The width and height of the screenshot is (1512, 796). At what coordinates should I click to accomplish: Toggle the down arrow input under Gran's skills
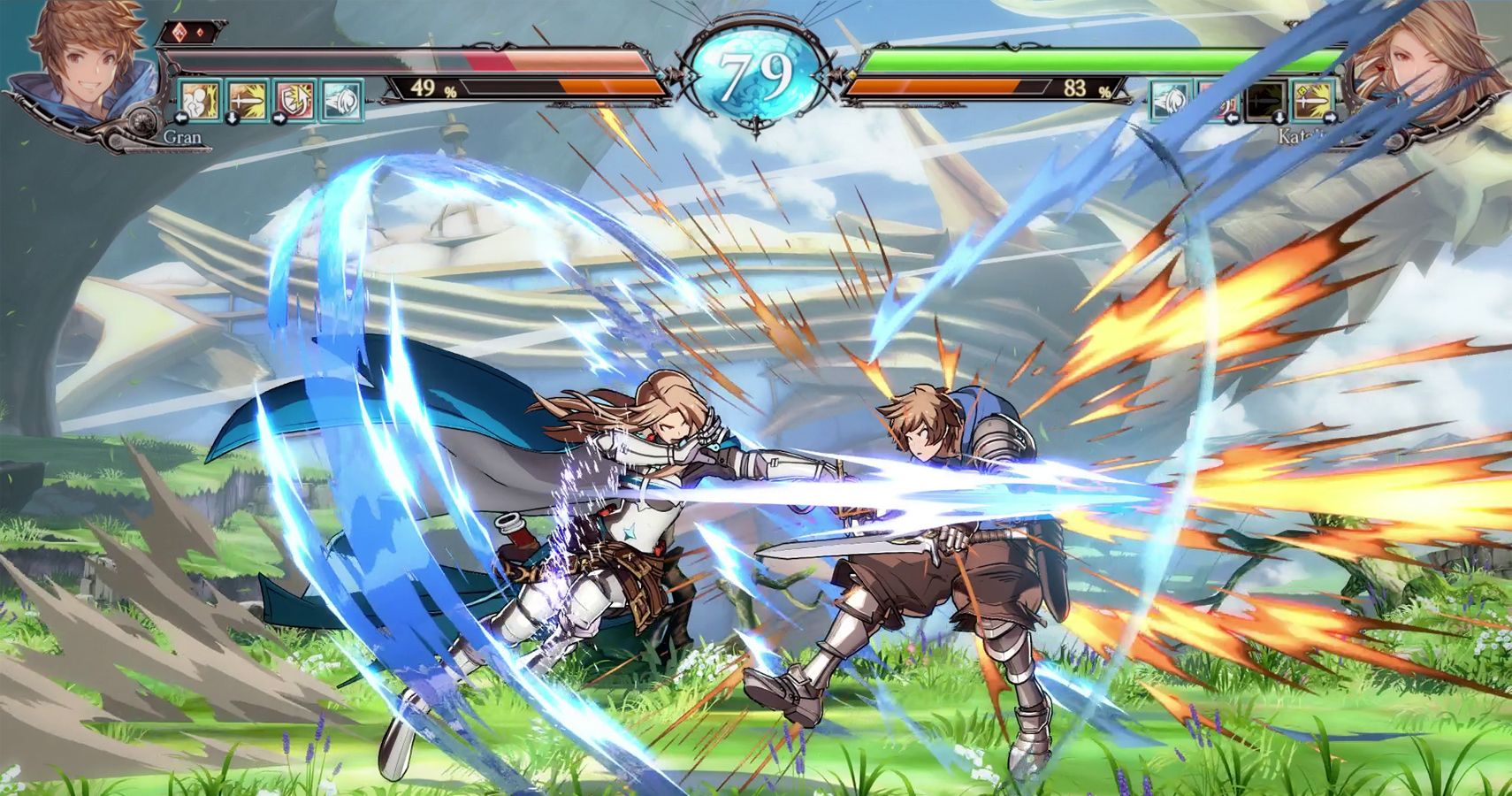pos(233,118)
